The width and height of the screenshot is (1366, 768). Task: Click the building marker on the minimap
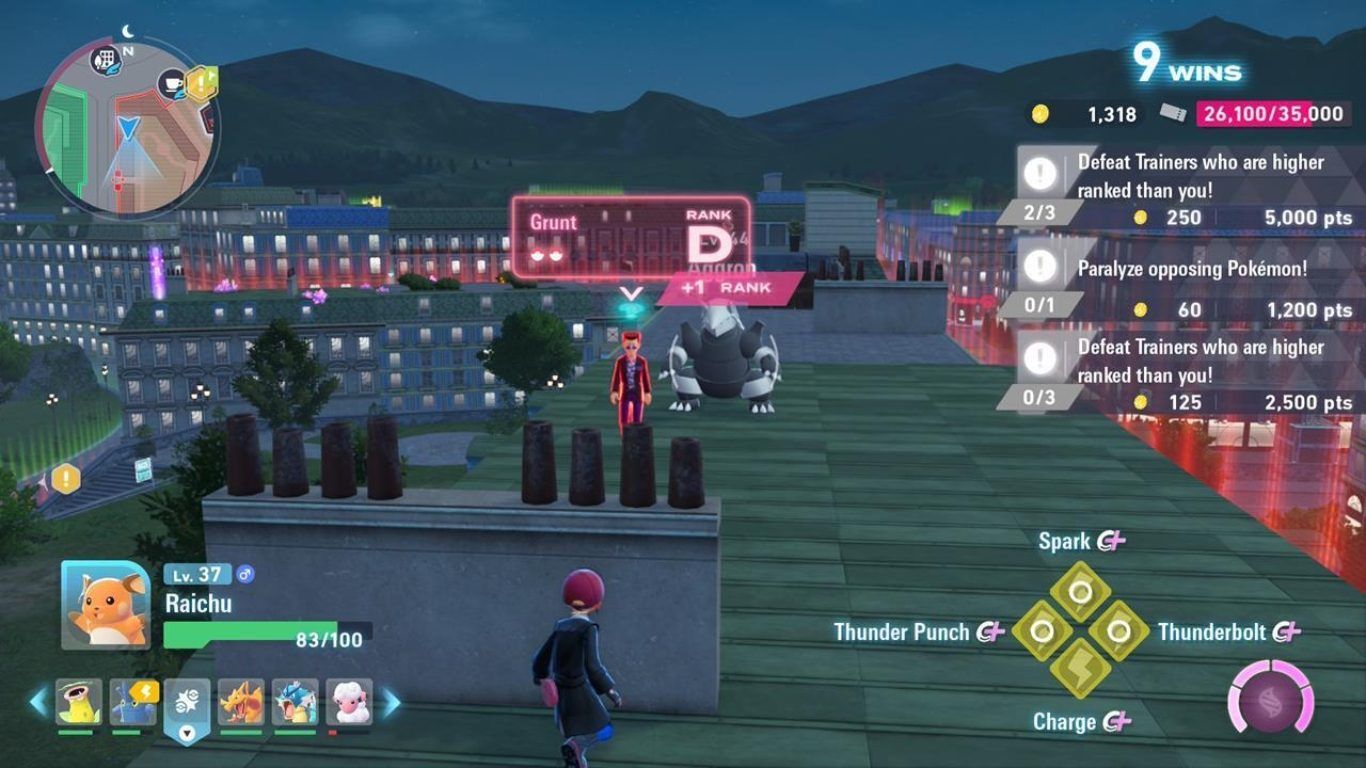coord(105,60)
